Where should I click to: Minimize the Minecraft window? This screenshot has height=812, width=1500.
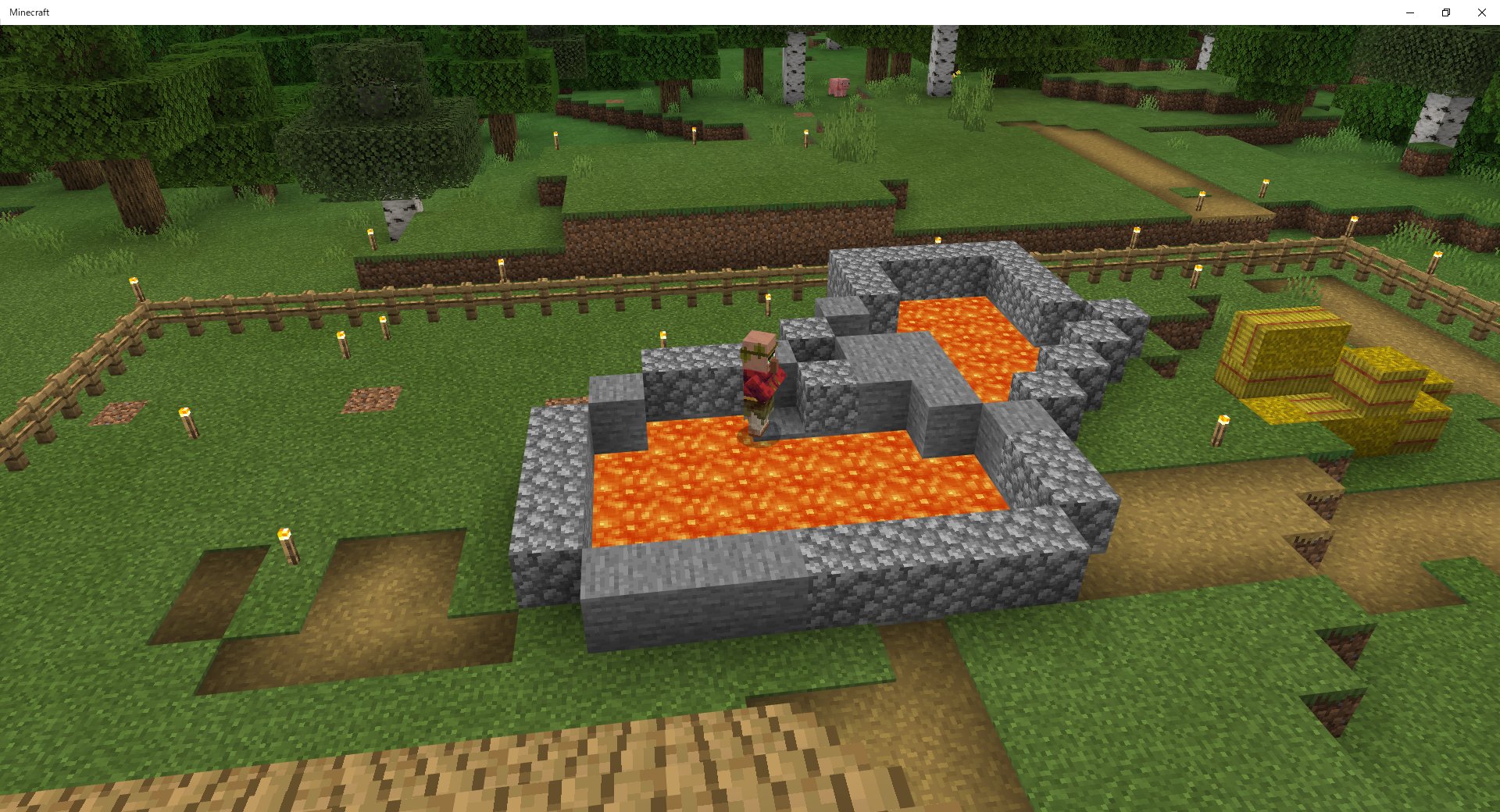tap(1409, 12)
